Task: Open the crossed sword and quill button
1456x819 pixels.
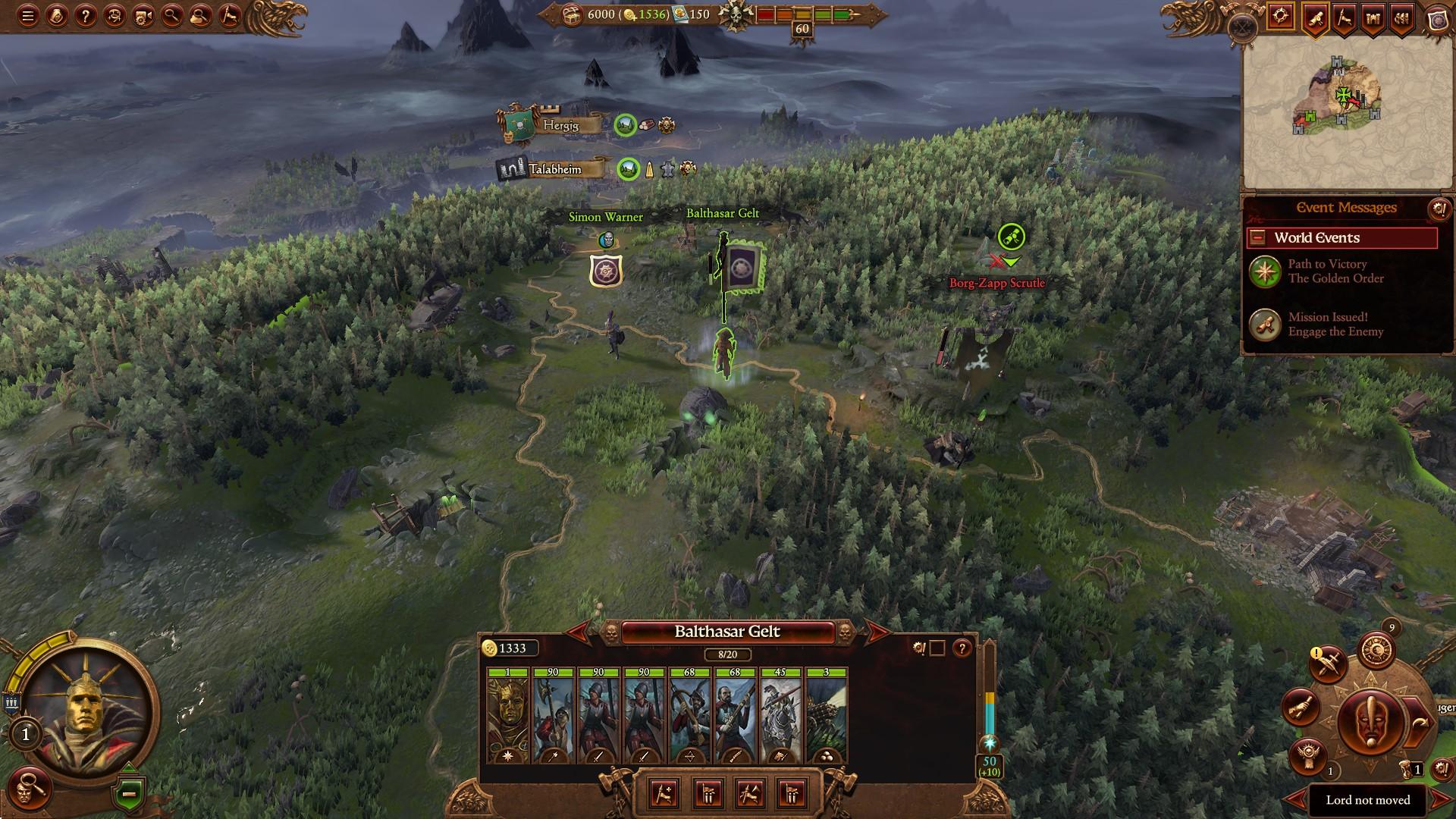Action: click(x=1327, y=664)
